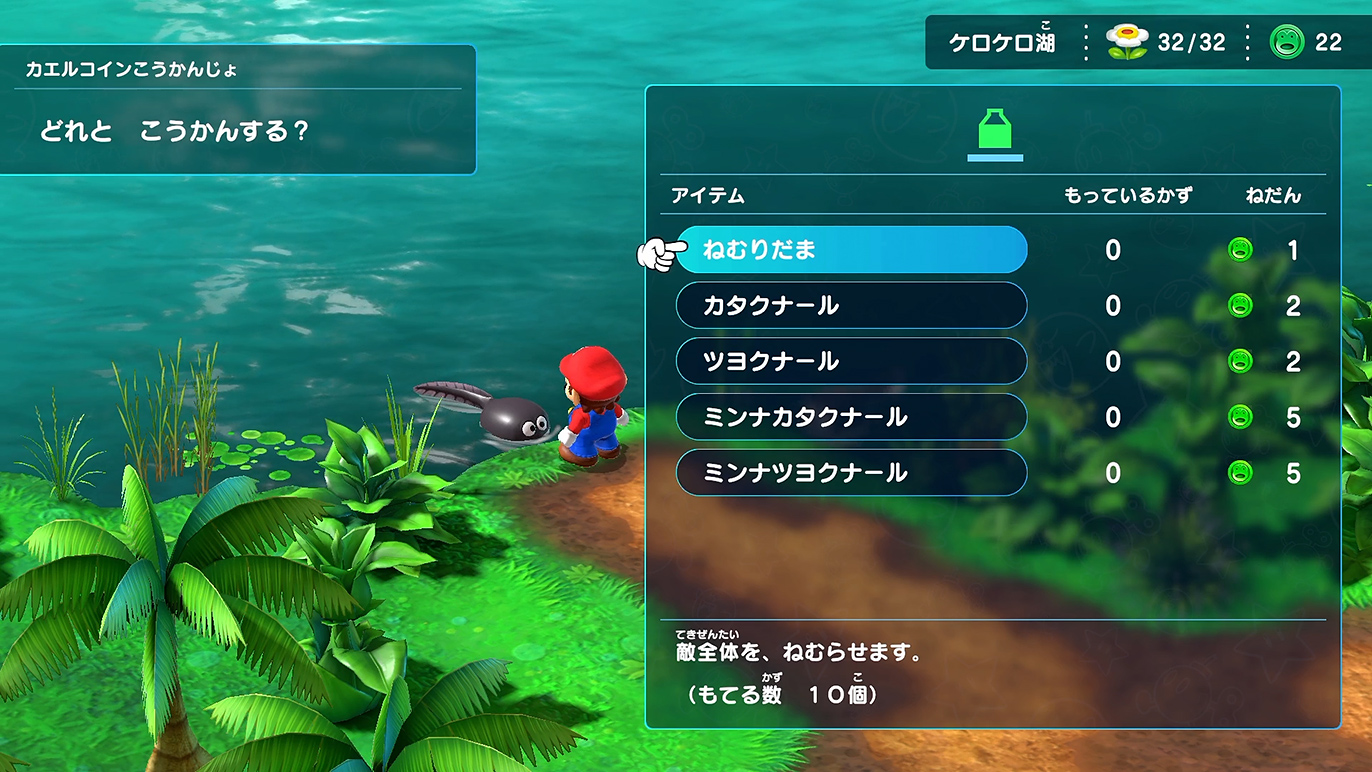Screen dimensions: 1372x772
Task: Choose カタクナール from the exchange list
Action: coord(851,306)
